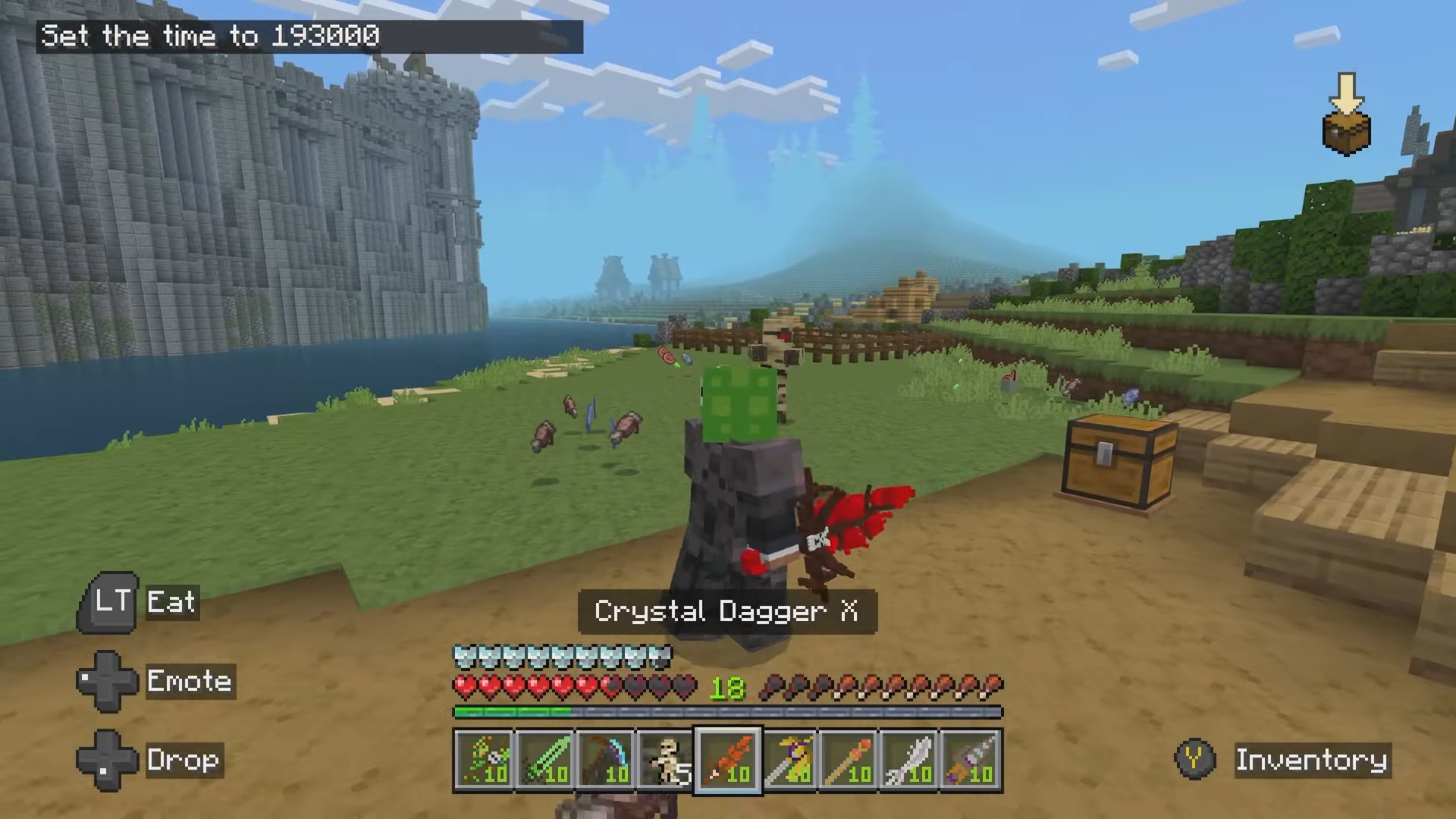Screen dimensions: 1456x819
Task: Select the green sword hotbar slot
Action: click(545, 760)
